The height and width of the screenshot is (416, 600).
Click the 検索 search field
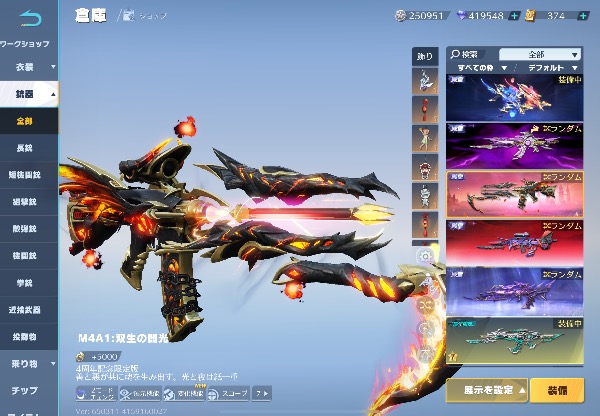[472, 54]
